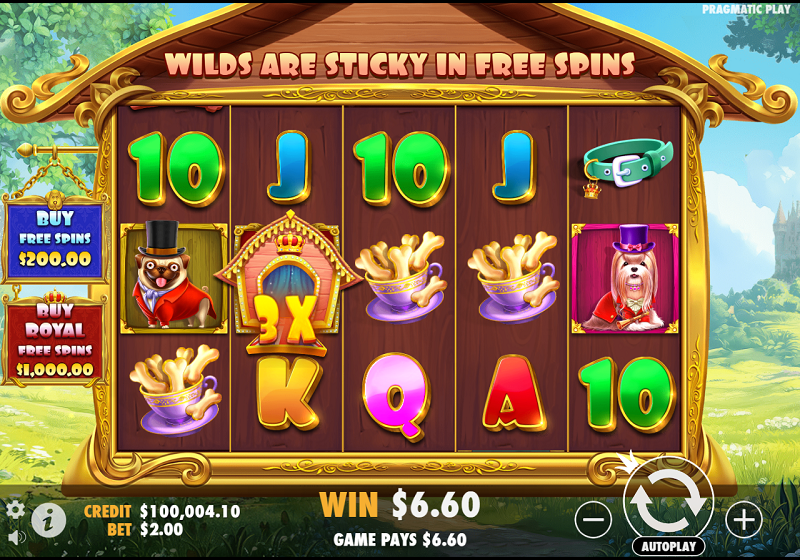
Task: Increase the bet with the plus button
Action: [743, 519]
